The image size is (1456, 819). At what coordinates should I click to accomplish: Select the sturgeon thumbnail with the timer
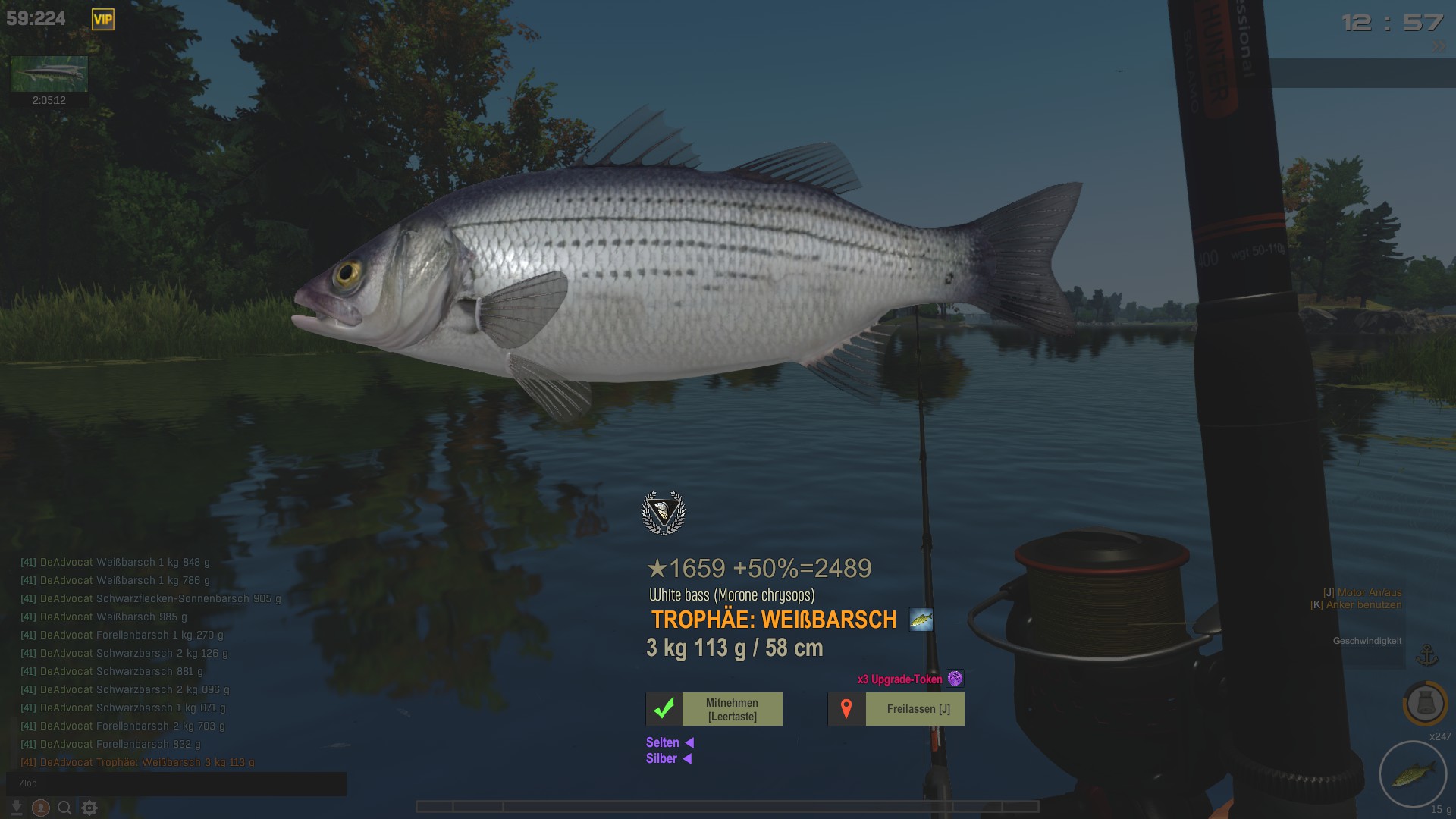[49, 74]
